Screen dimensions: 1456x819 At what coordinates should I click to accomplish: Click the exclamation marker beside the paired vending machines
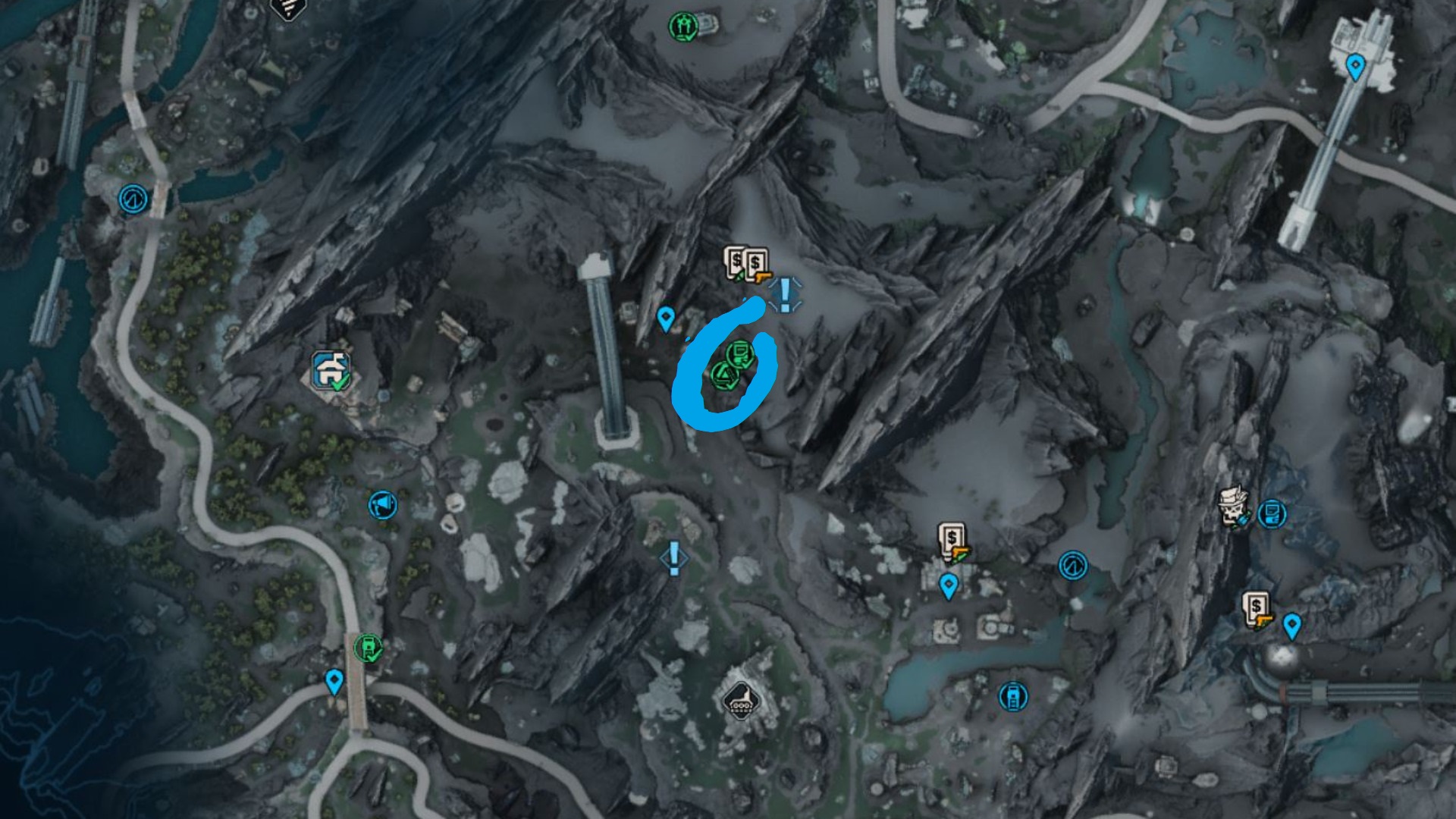pos(785,293)
